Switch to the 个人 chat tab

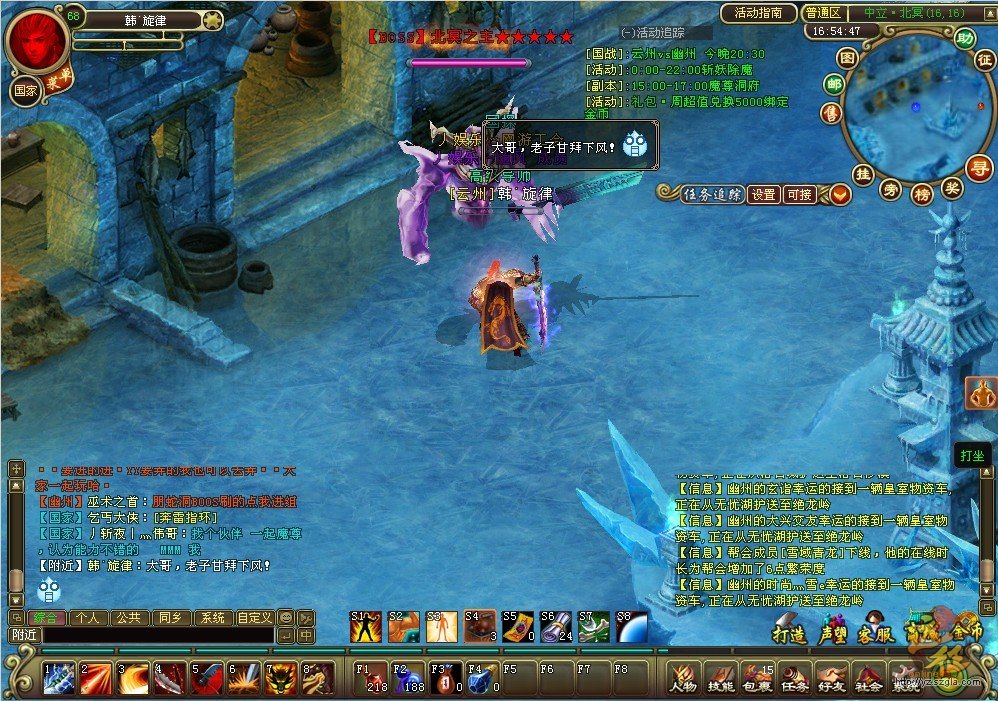pos(88,618)
